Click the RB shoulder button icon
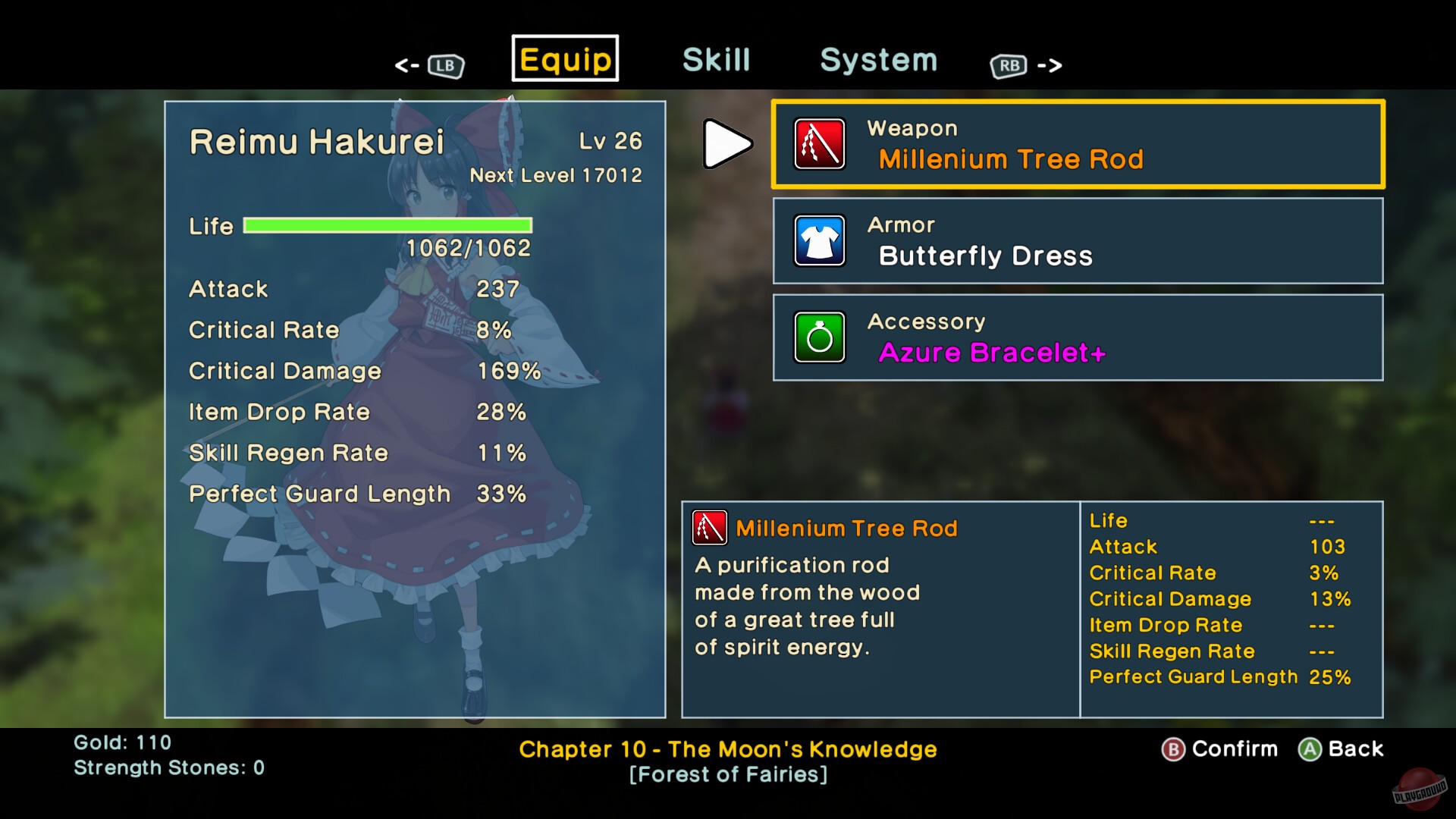Screen dimensions: 1456x819 click(1009, 65)
